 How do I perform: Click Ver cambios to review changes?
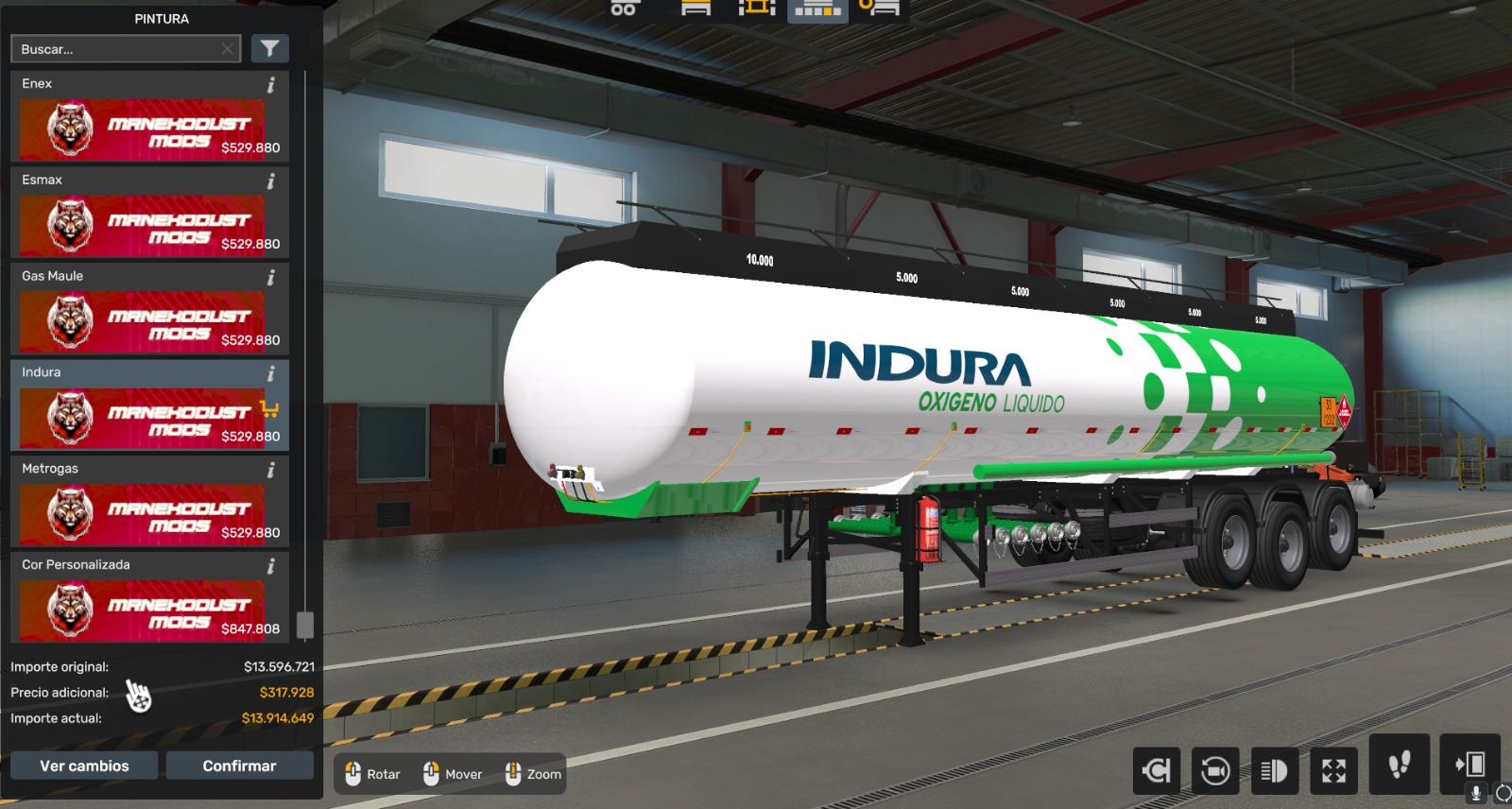click(x=84, y=766)
